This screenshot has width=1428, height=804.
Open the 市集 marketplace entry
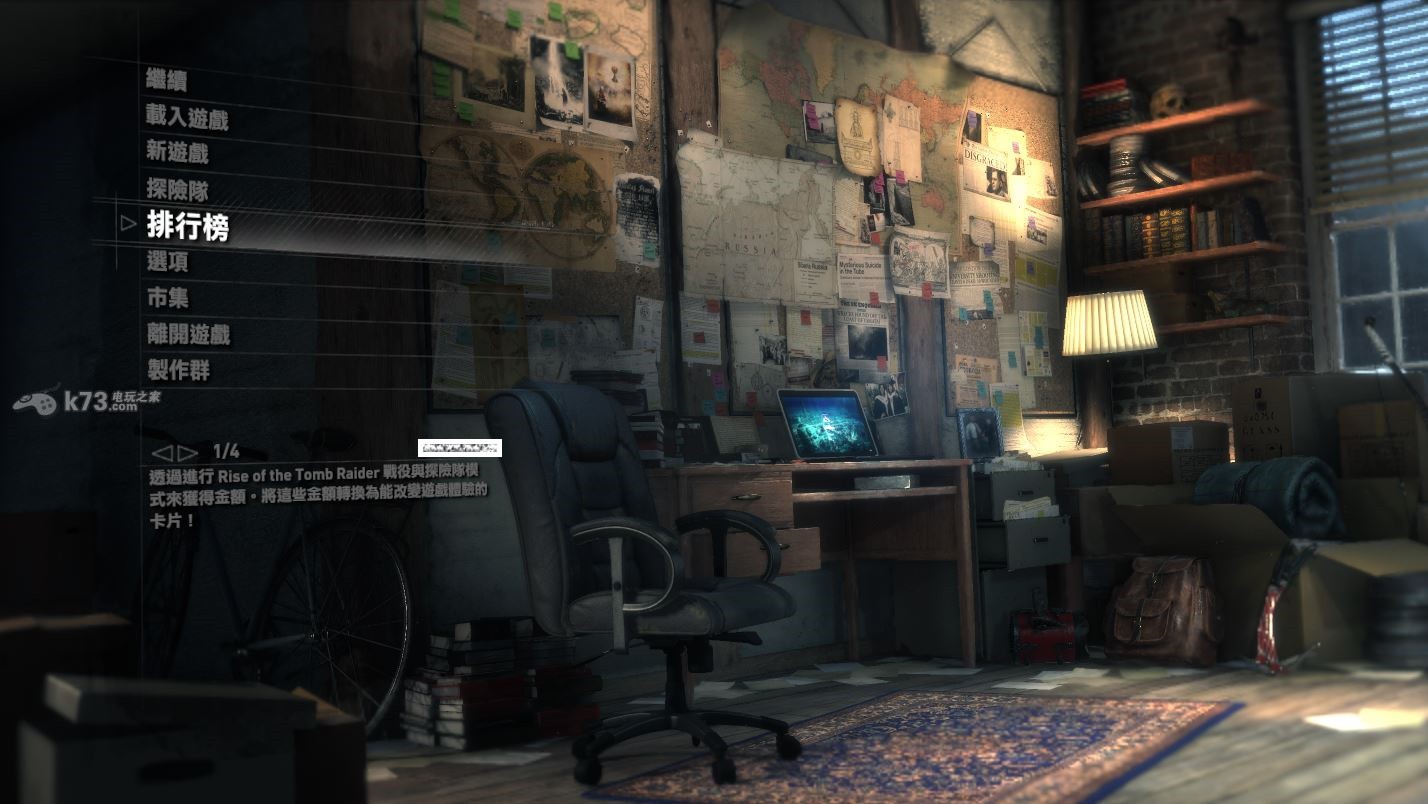click(x=167, y=298)
